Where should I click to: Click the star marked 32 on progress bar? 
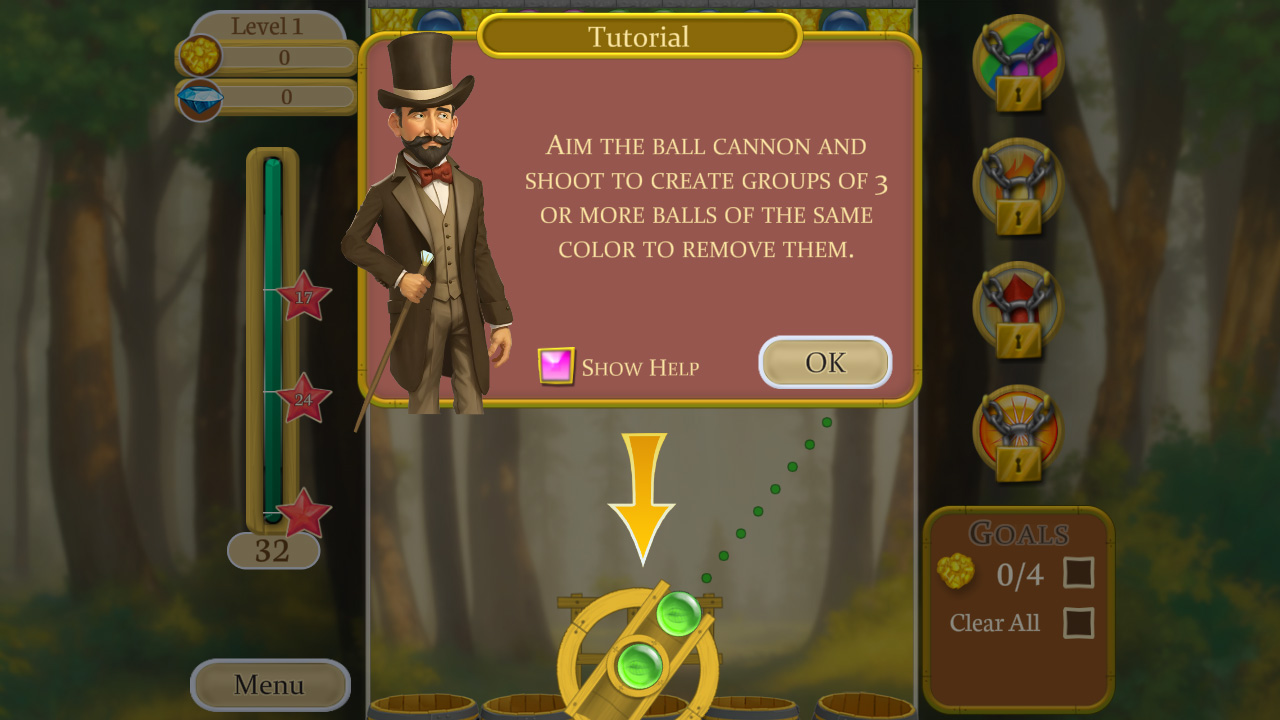(x=303, y=512)
